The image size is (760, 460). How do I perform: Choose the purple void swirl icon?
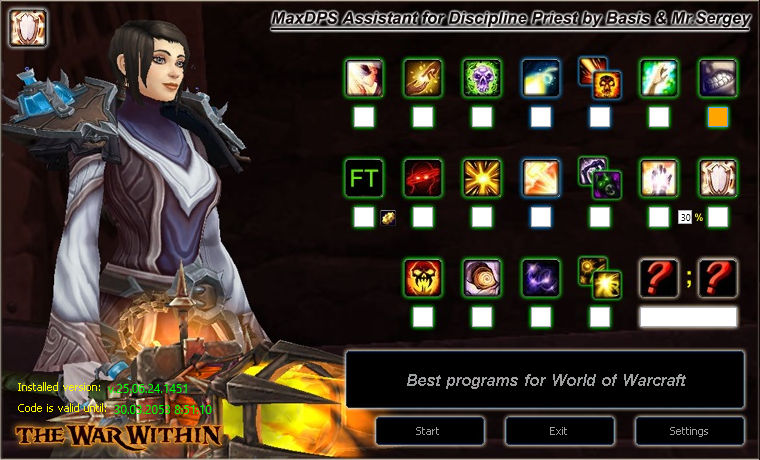click(x=541, y=278)
